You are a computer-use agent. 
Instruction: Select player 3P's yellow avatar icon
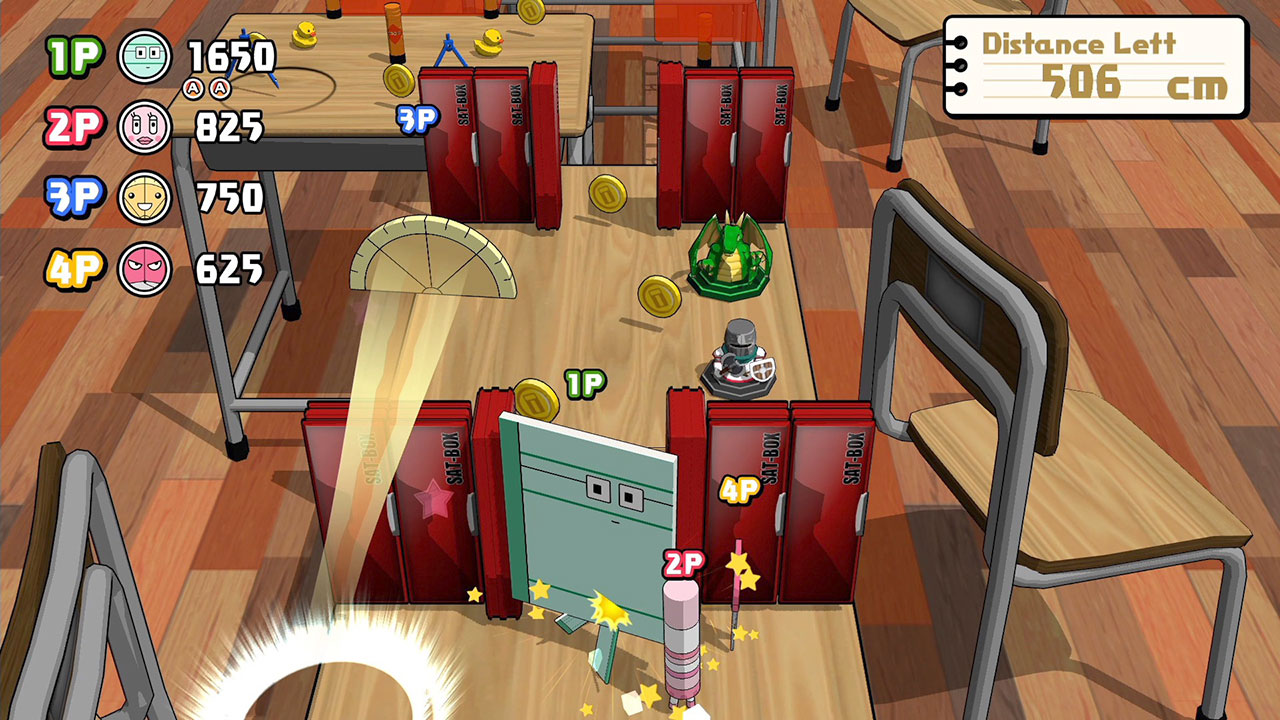pos(145,195)
